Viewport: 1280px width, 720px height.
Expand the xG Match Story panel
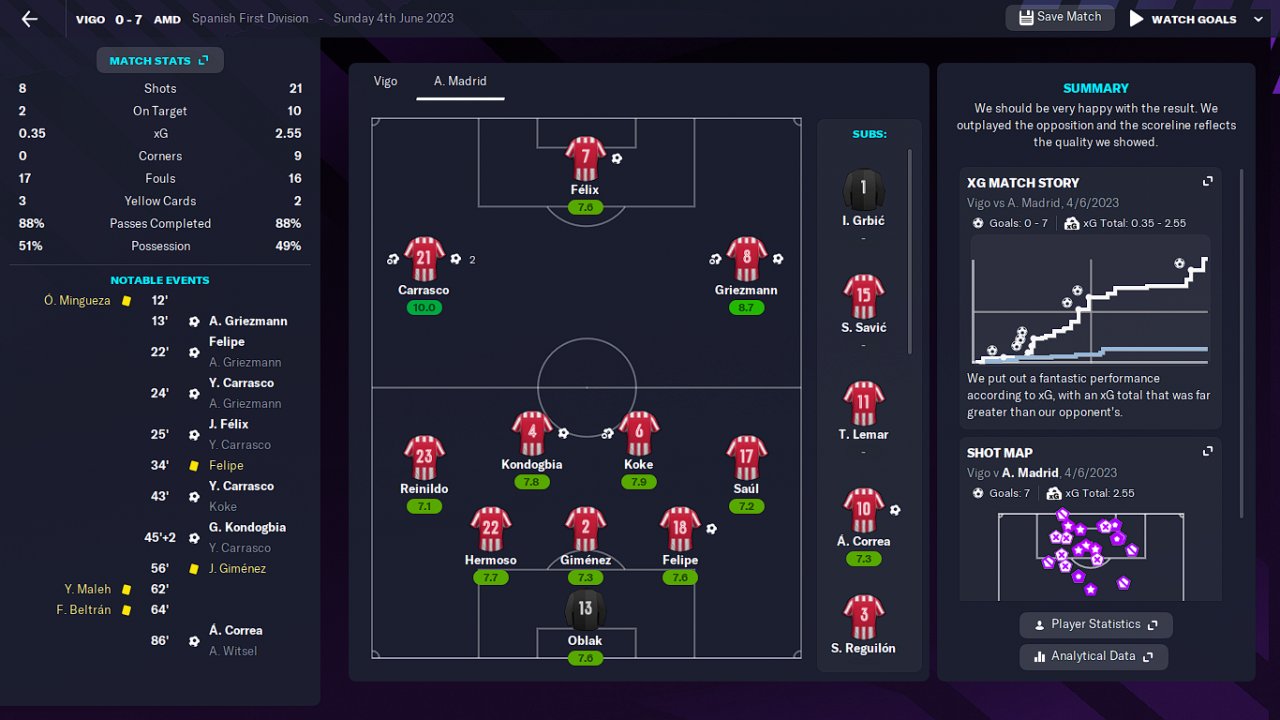1208,182
